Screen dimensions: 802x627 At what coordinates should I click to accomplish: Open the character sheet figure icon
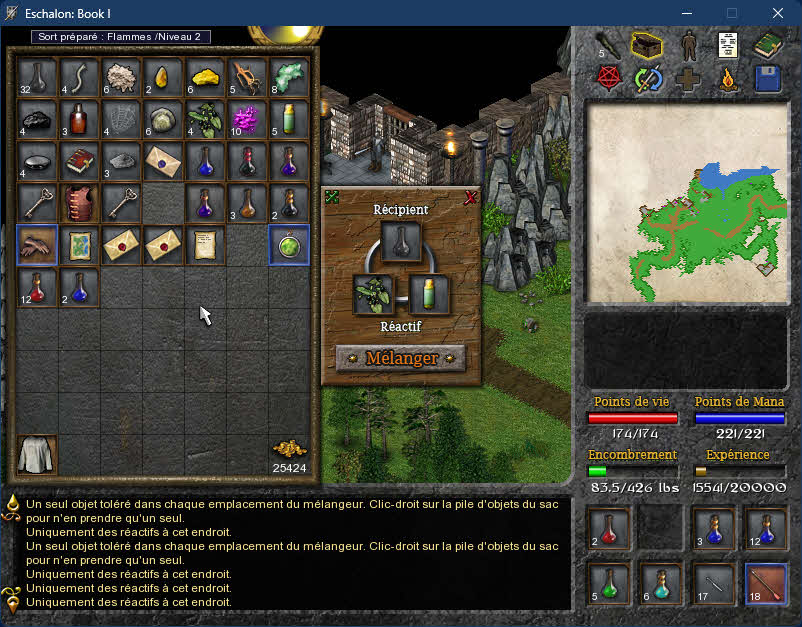[687, 45]
